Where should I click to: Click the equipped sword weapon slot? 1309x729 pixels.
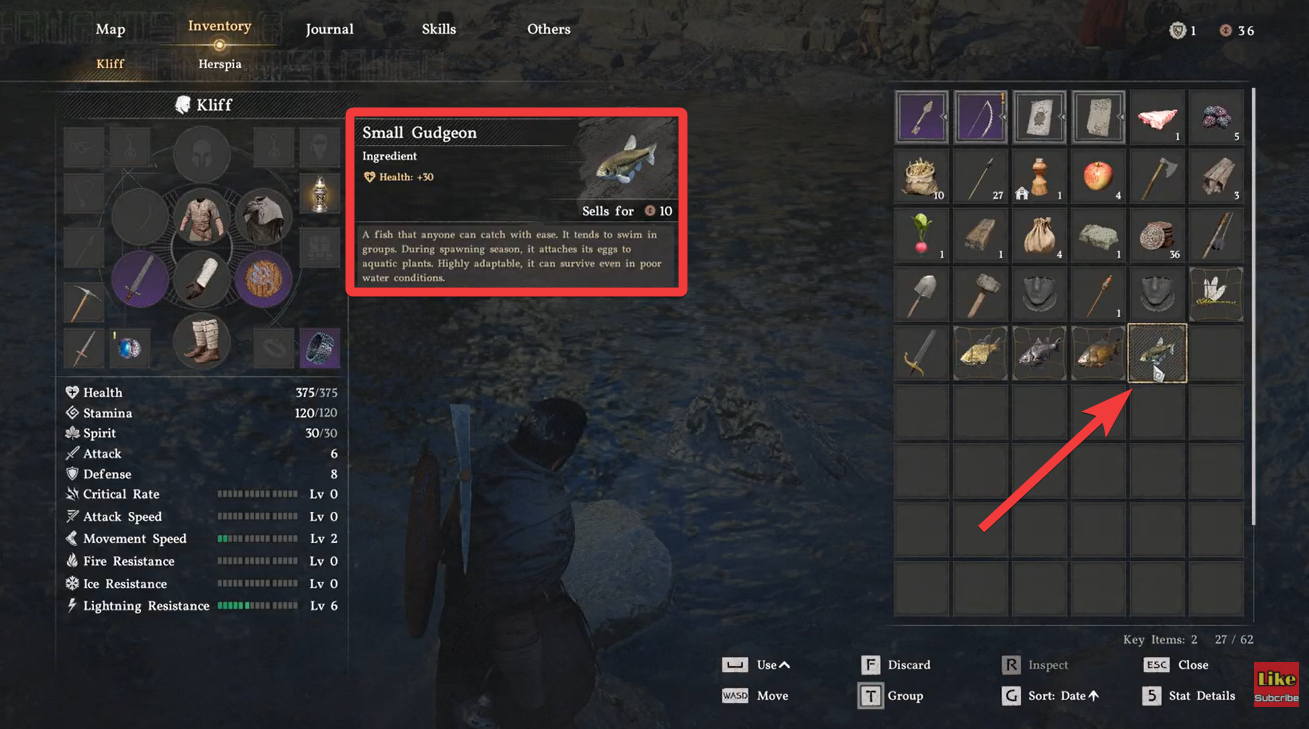click(x=140, y=279)
